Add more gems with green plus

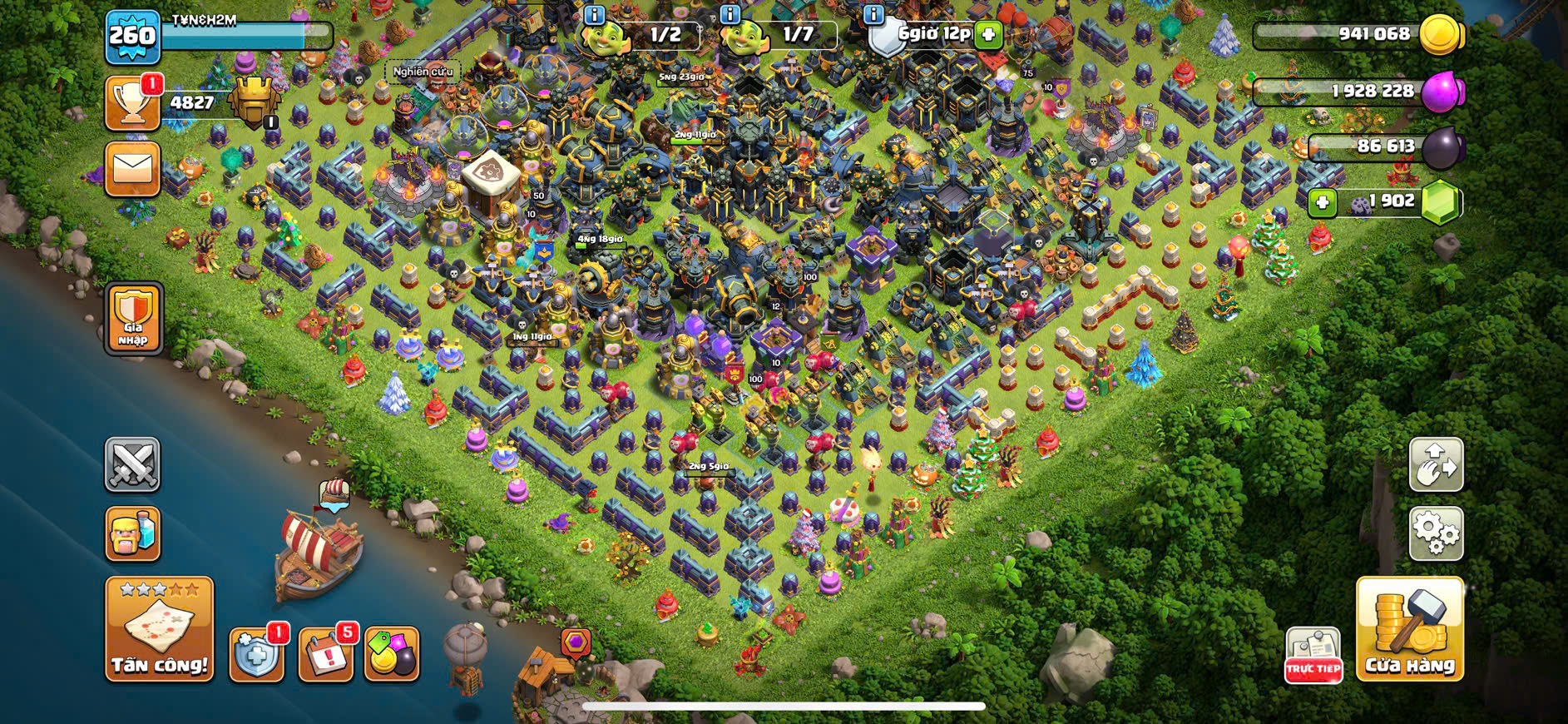tap(1322, 201)
